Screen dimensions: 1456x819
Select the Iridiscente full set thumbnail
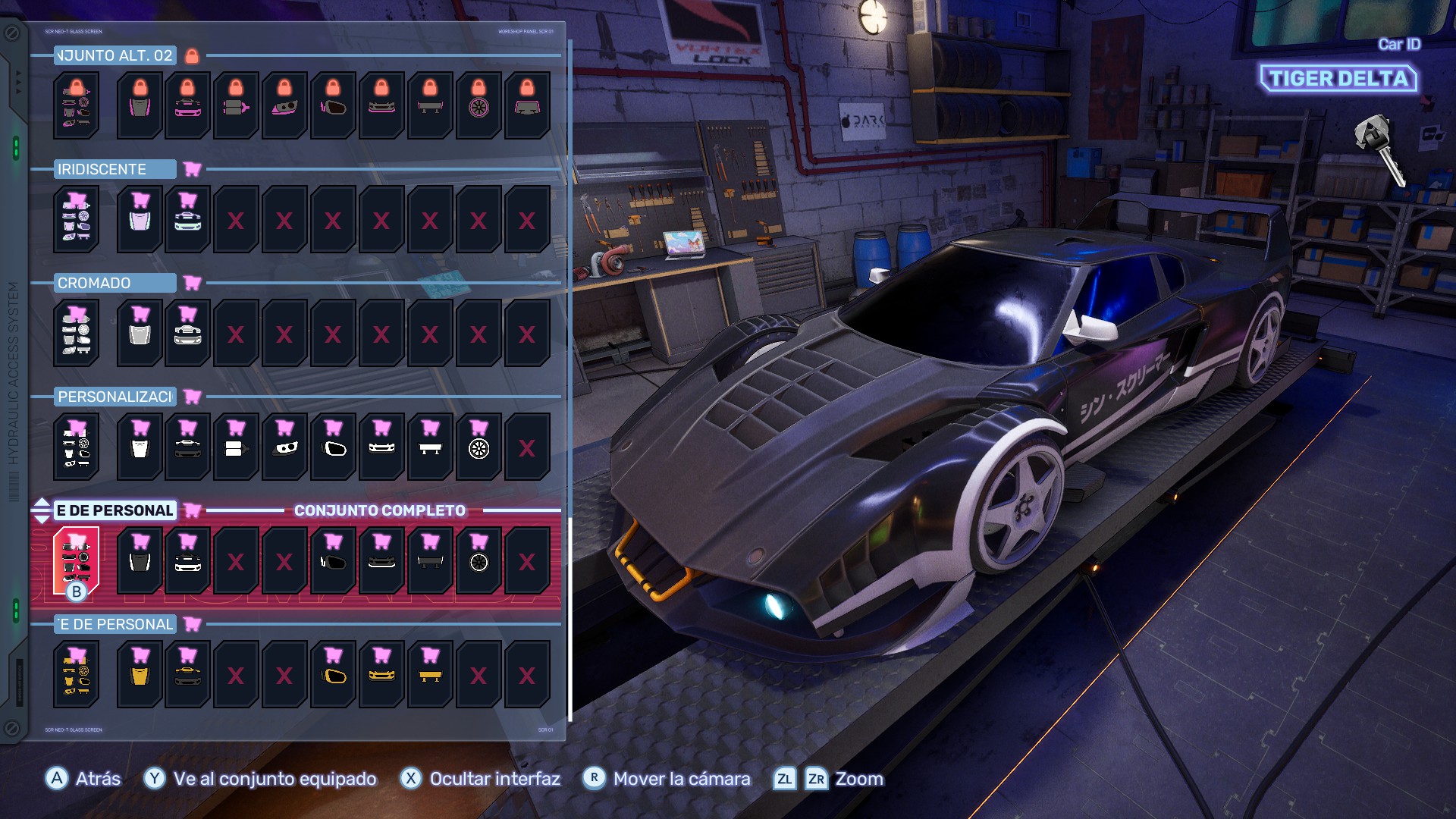click(77, 219)
